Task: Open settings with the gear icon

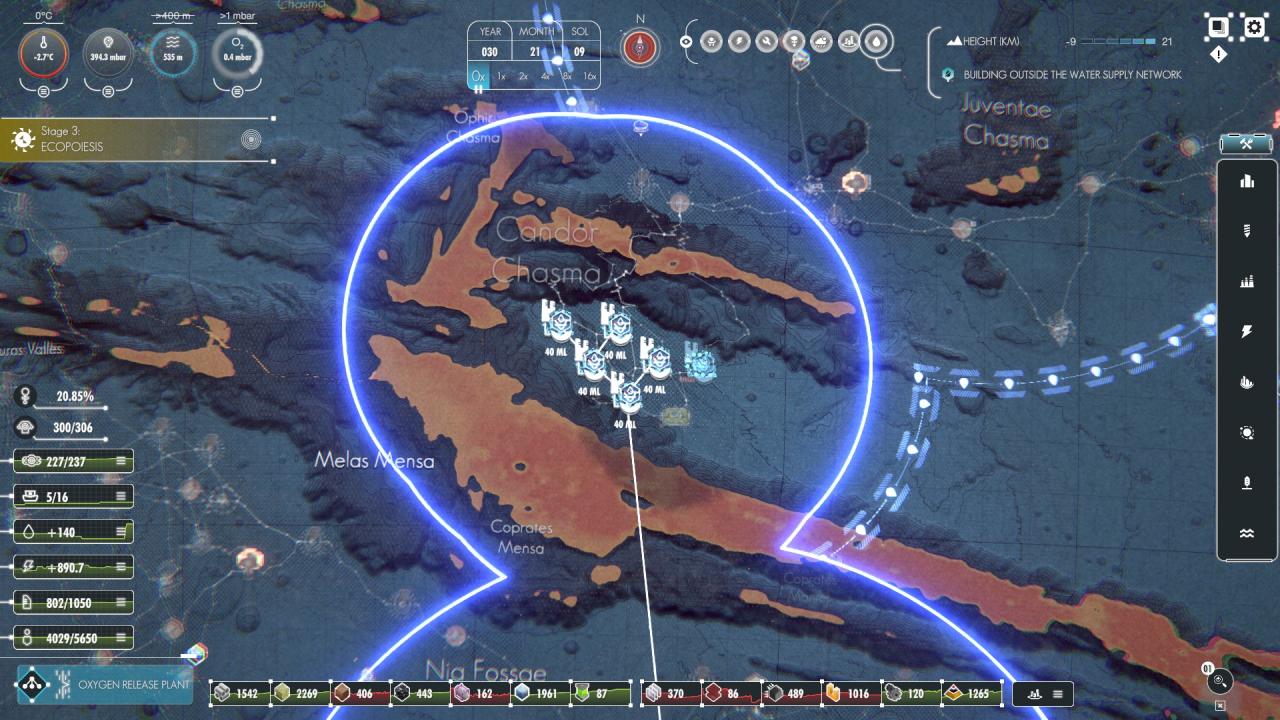Action: point(1255,26)
